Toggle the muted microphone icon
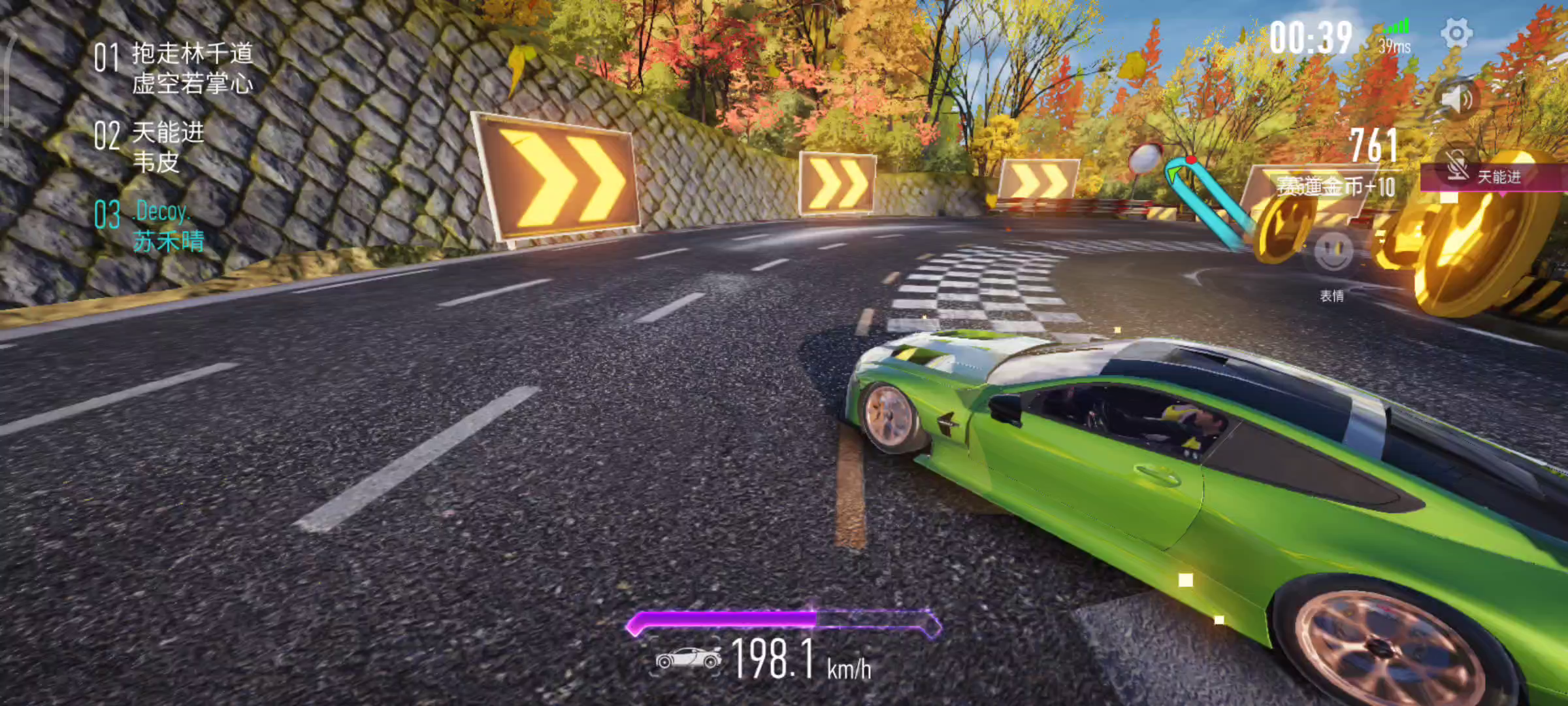Viewport: 1568px width, 706px height. coord(1458,165)
